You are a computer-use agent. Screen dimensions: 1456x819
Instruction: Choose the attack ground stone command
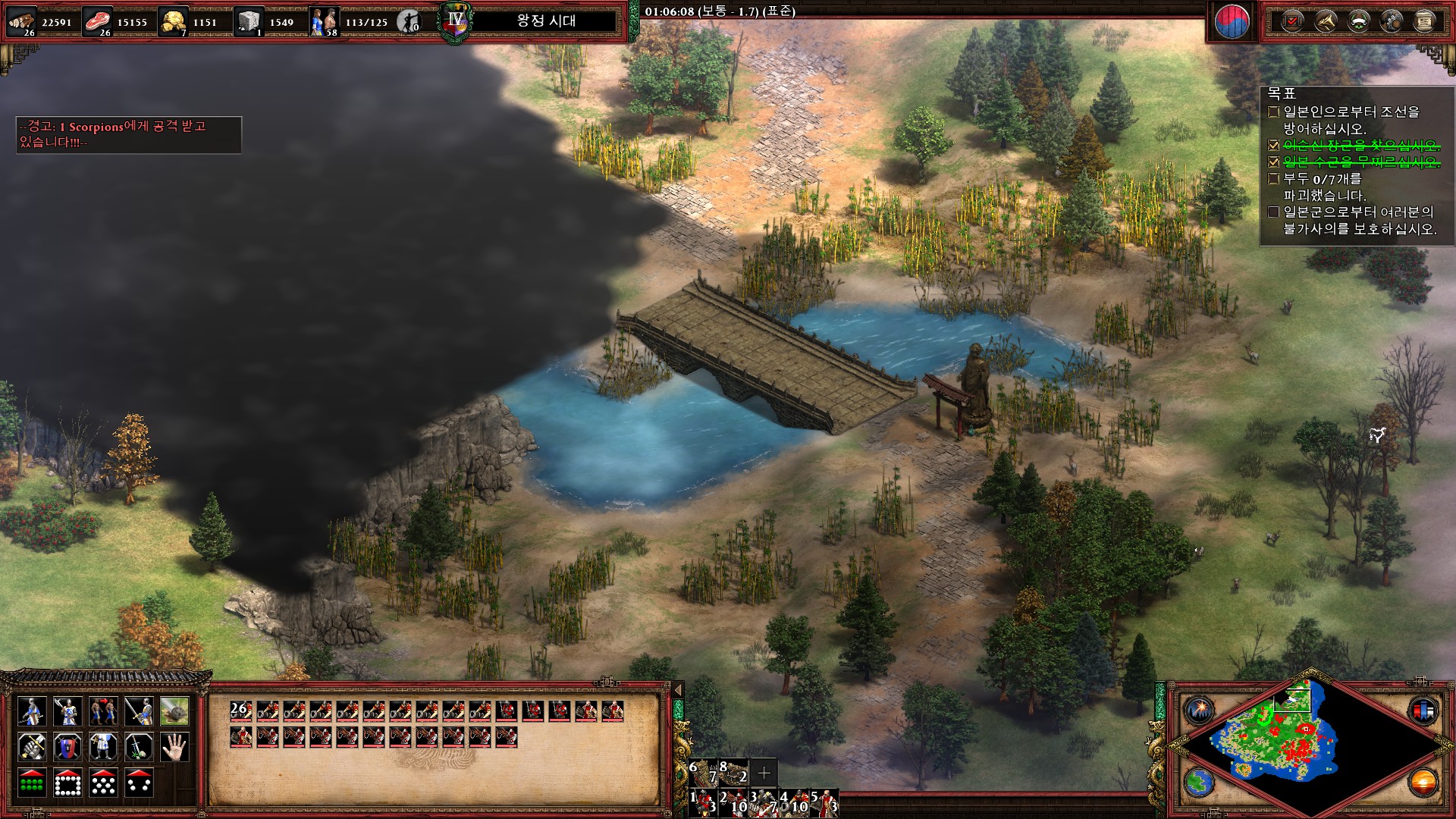tap(175, 711)
